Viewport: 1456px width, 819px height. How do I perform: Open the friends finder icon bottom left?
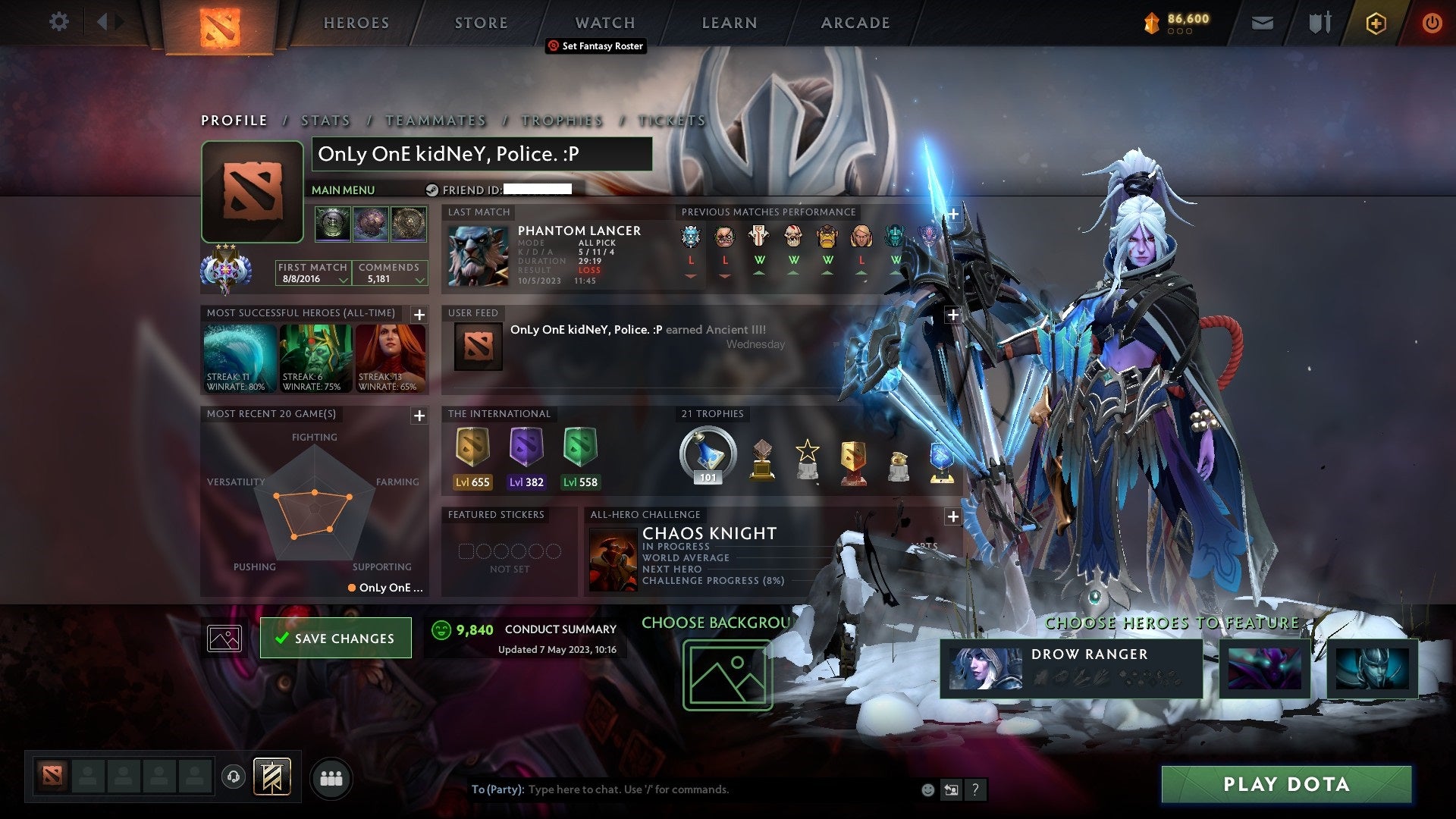[x=331, y=778]
